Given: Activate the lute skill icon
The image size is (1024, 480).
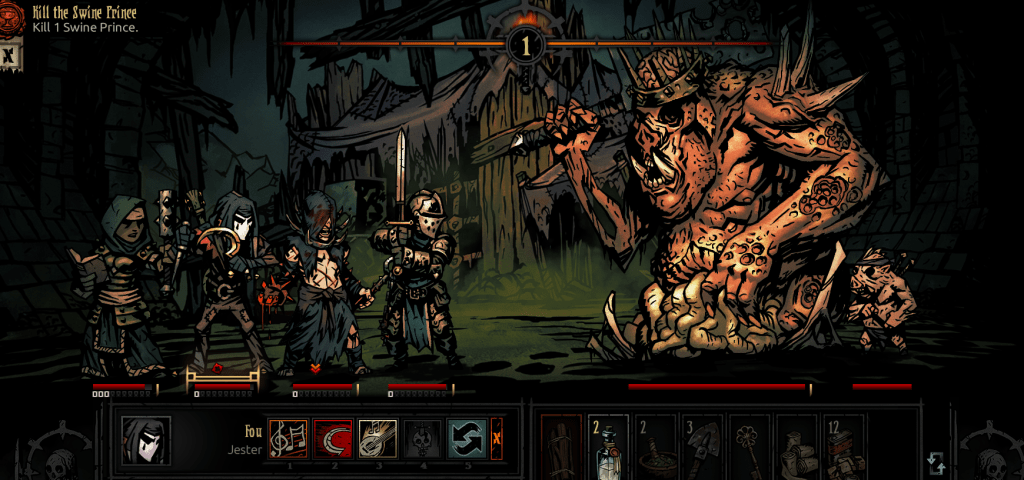Looking at the screenshot, I should [378, 438].
